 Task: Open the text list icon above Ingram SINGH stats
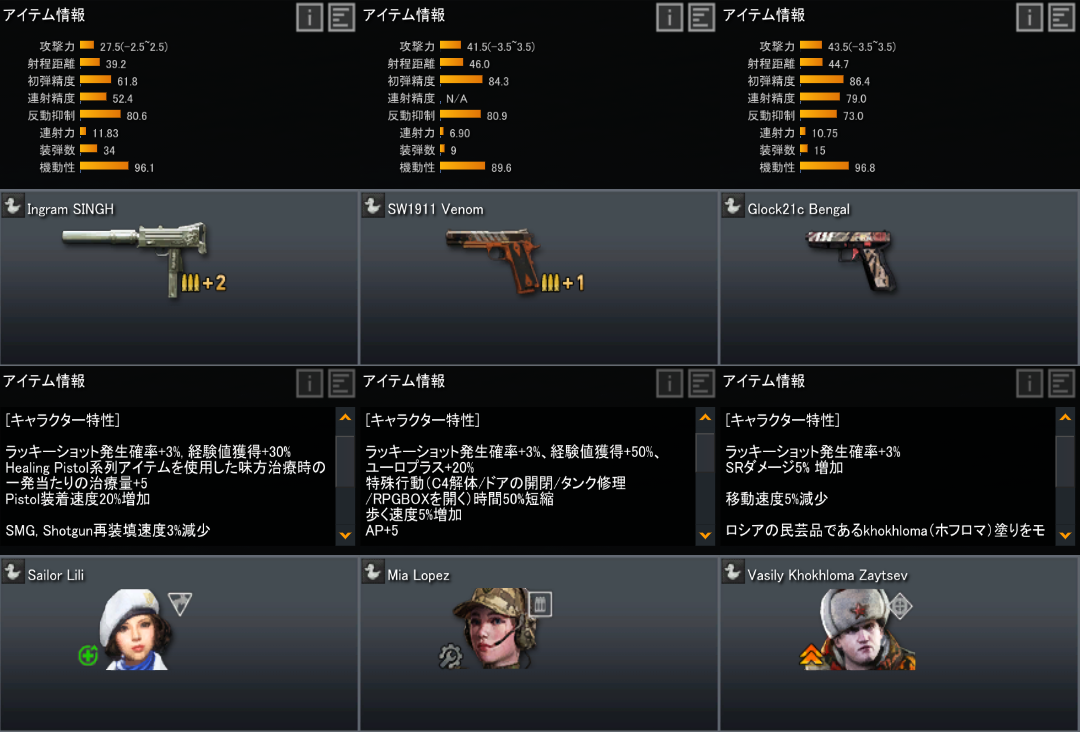pos(341,17)
